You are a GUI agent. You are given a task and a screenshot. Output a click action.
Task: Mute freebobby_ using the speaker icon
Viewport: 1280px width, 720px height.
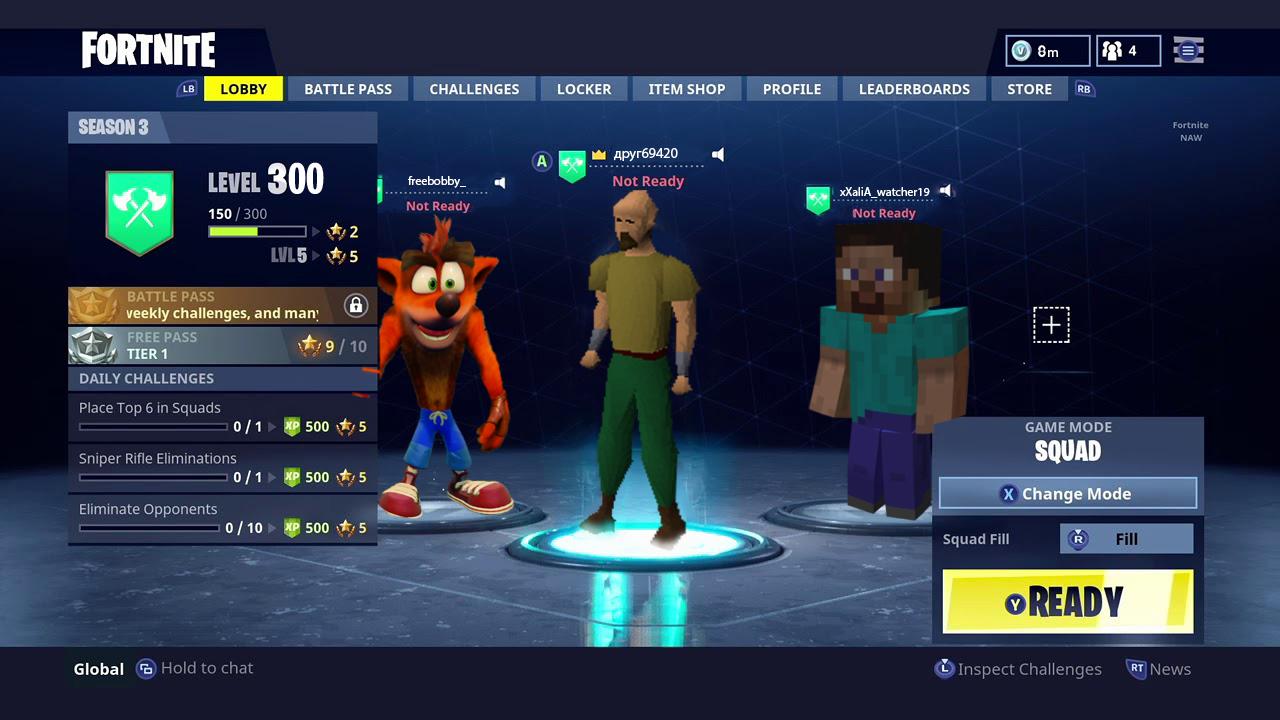(x=500, y=182)
